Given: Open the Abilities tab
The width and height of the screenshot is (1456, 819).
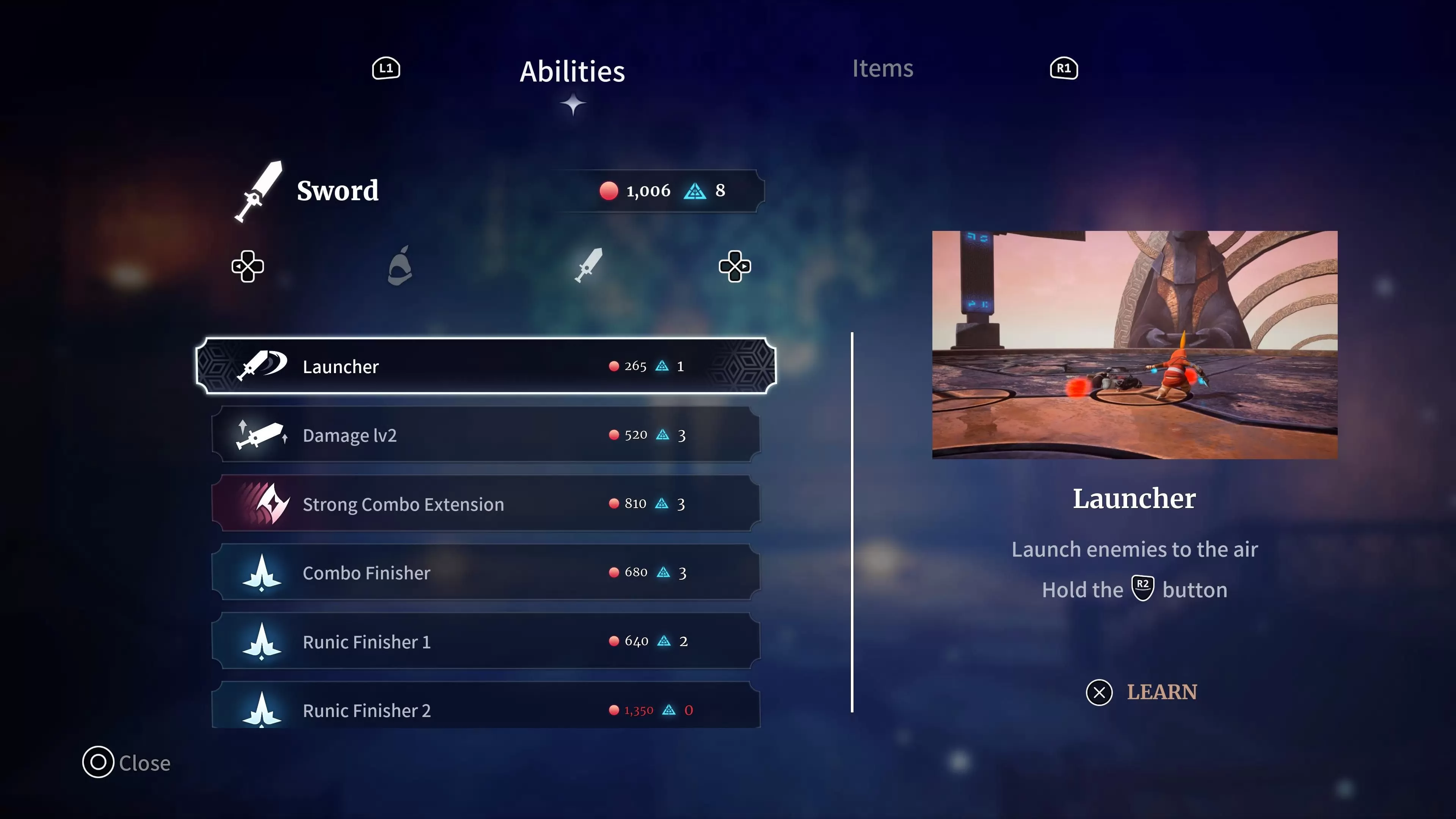Looking at the screenshot, I should (x=572, y=72).
